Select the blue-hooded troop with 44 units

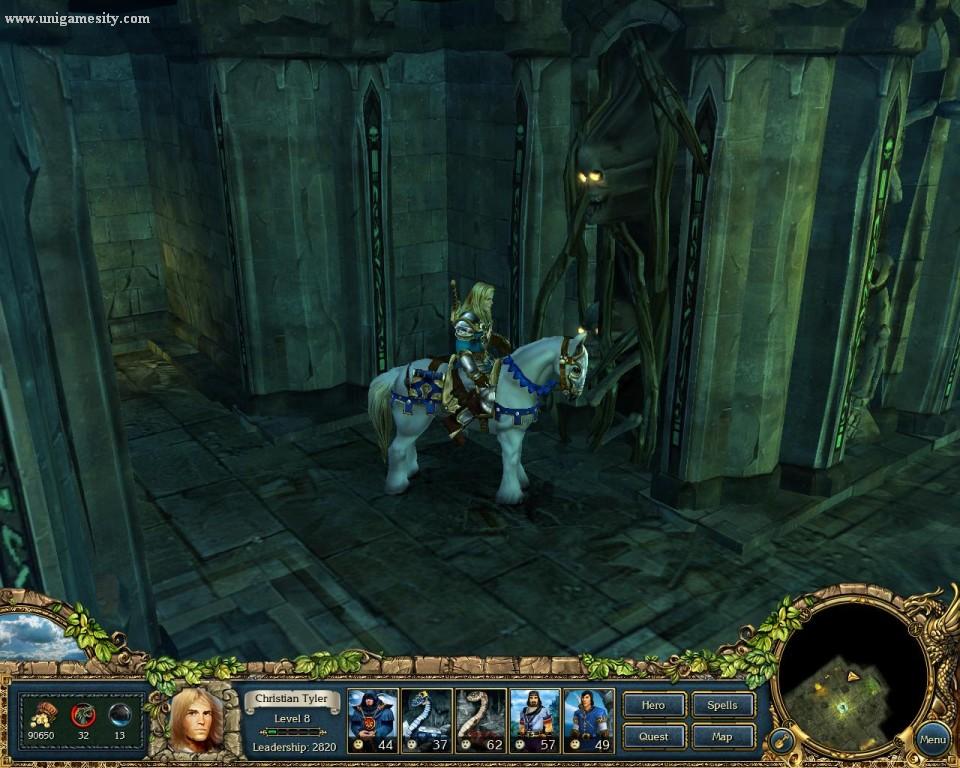pos(372,719)
